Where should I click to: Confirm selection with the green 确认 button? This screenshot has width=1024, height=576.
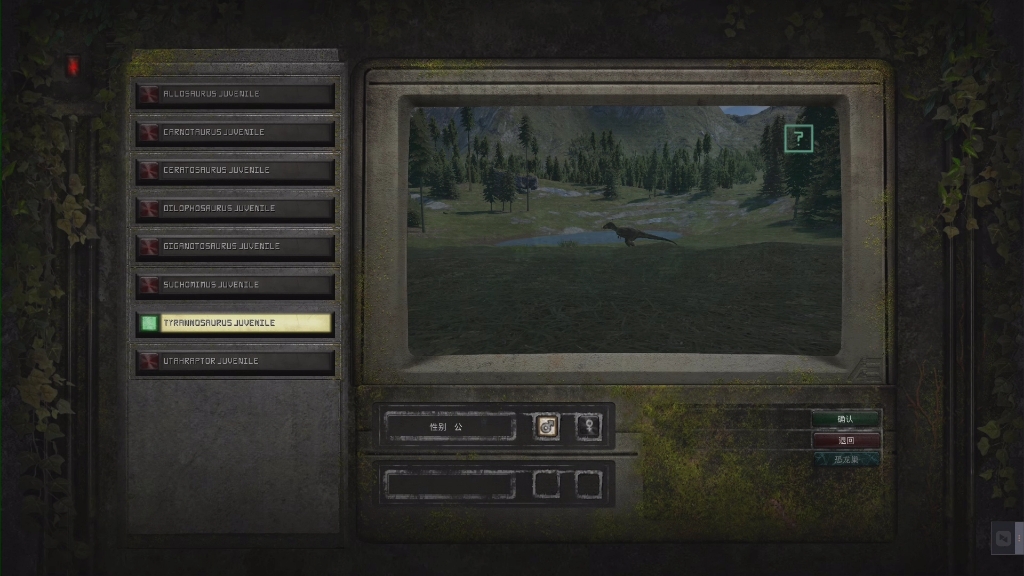click(846, 419)
